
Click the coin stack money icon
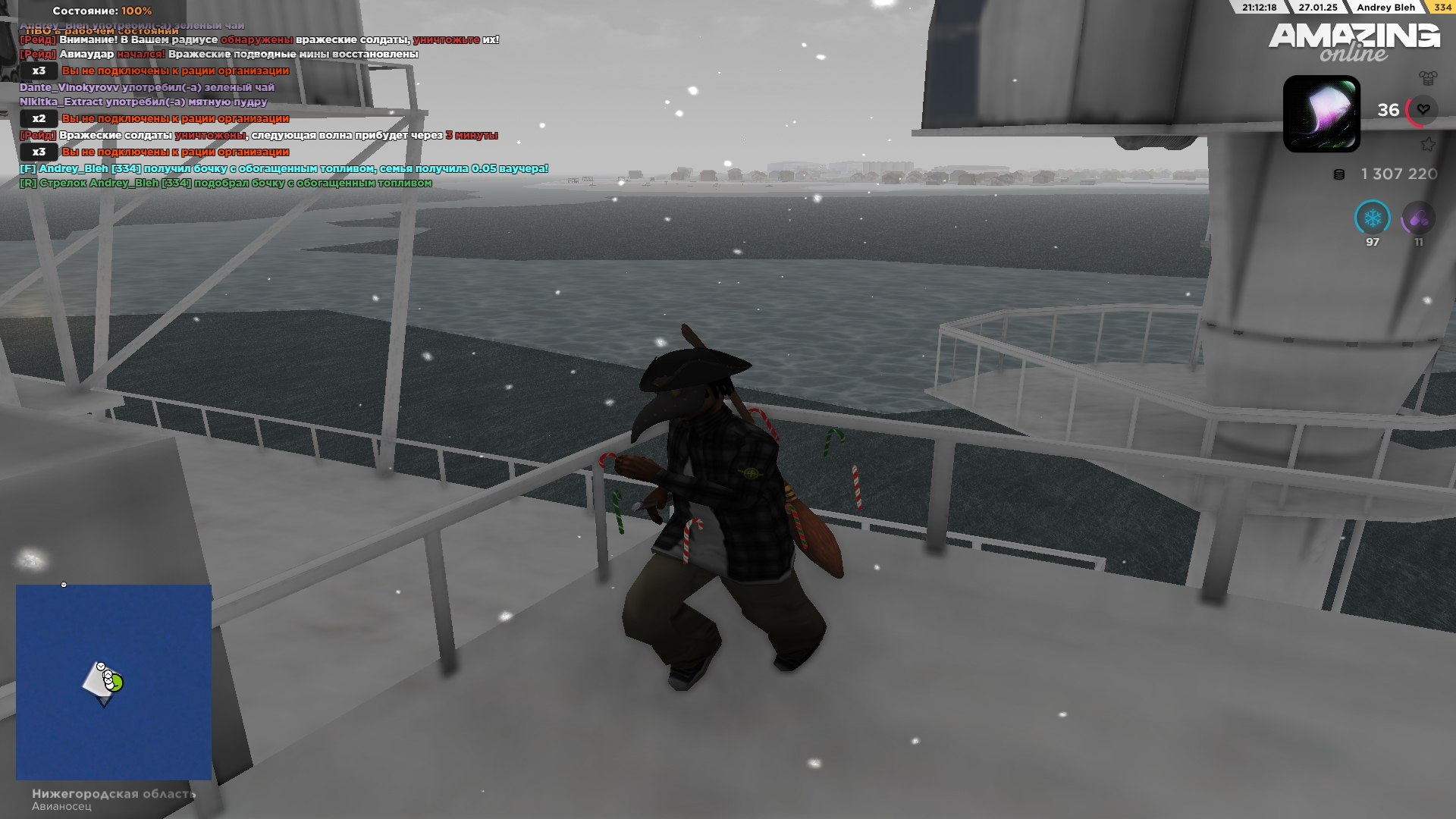(1339, 174)
